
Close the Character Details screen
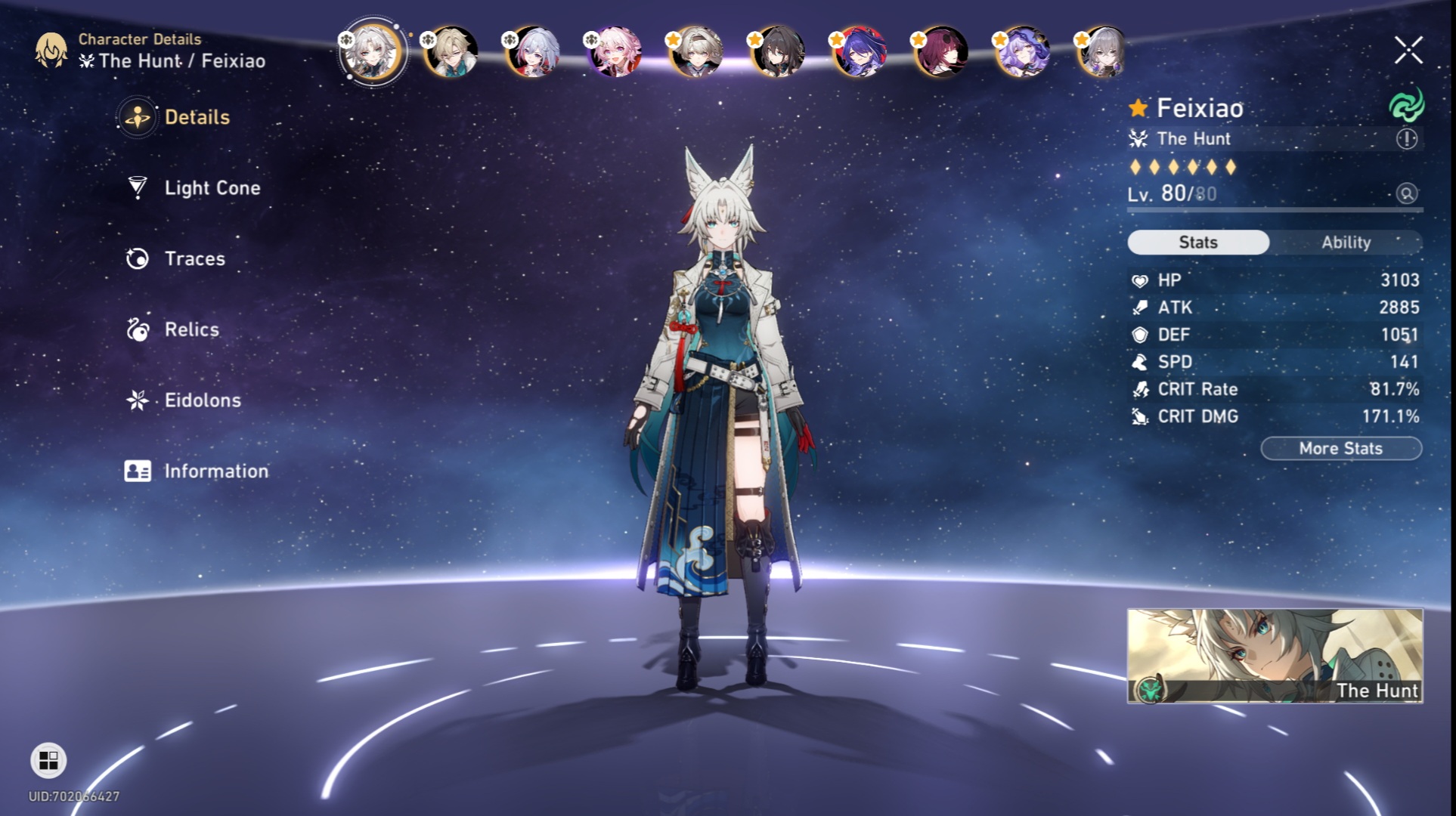tap(1408, 49)
